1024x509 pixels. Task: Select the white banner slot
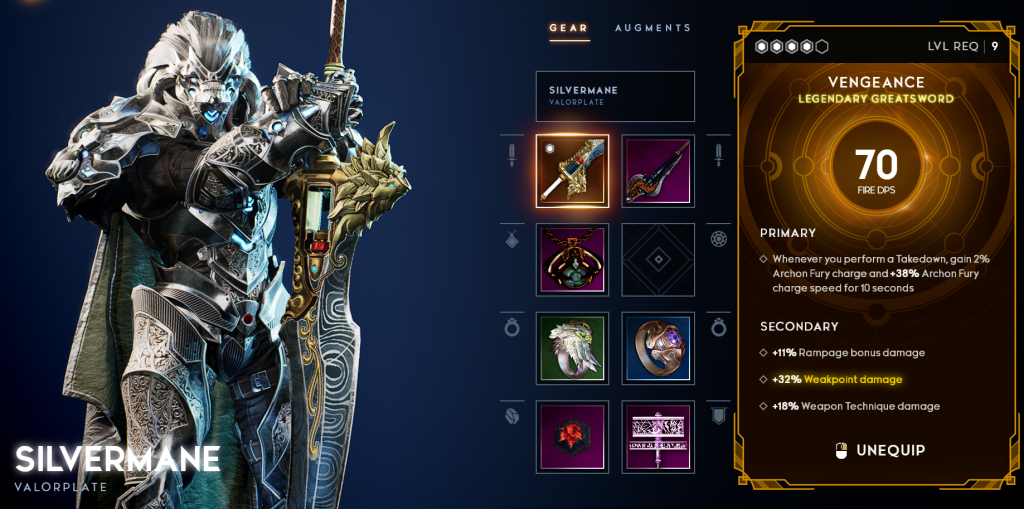[x=658, y=436]
